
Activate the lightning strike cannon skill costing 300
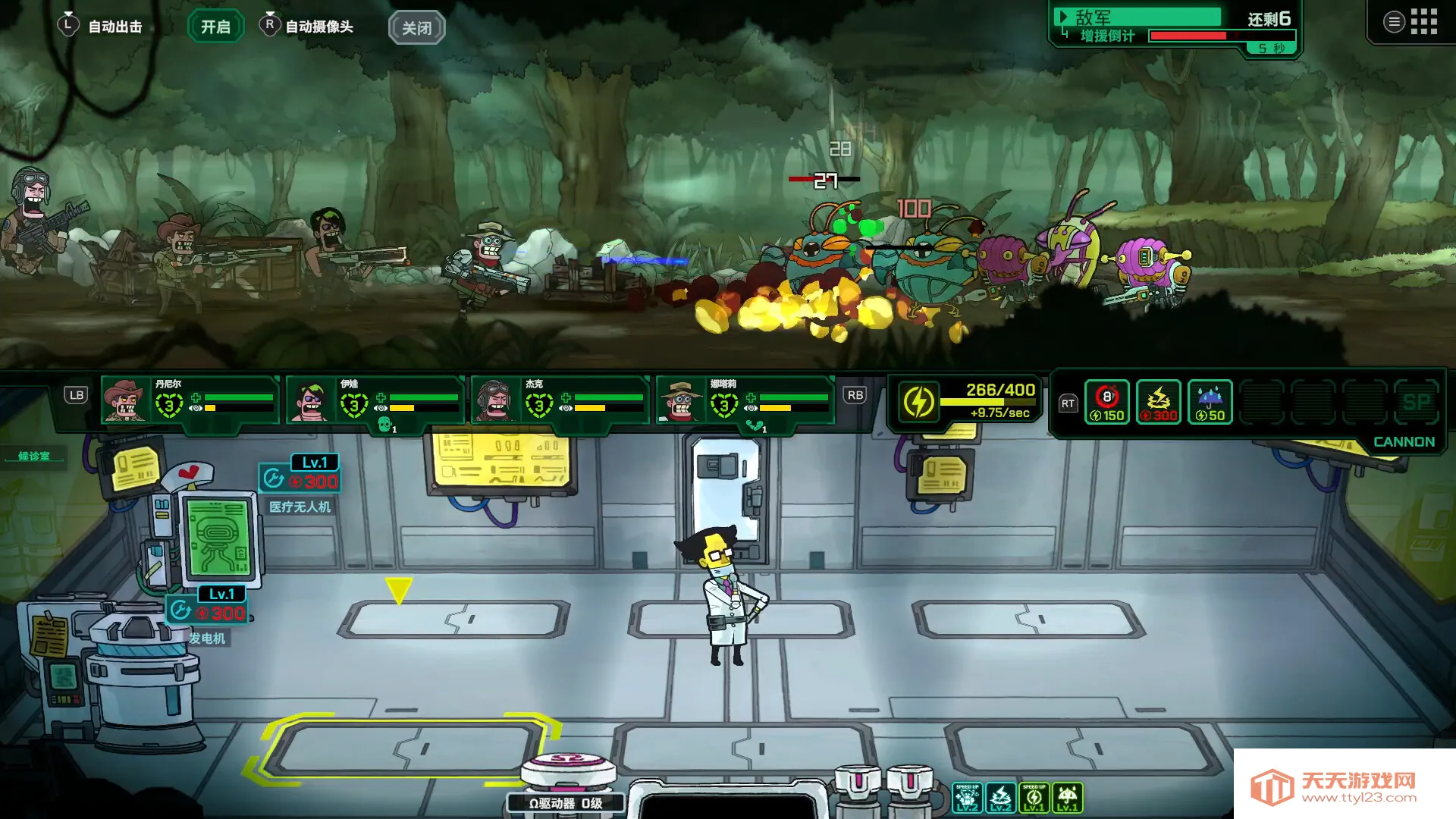1158,402
